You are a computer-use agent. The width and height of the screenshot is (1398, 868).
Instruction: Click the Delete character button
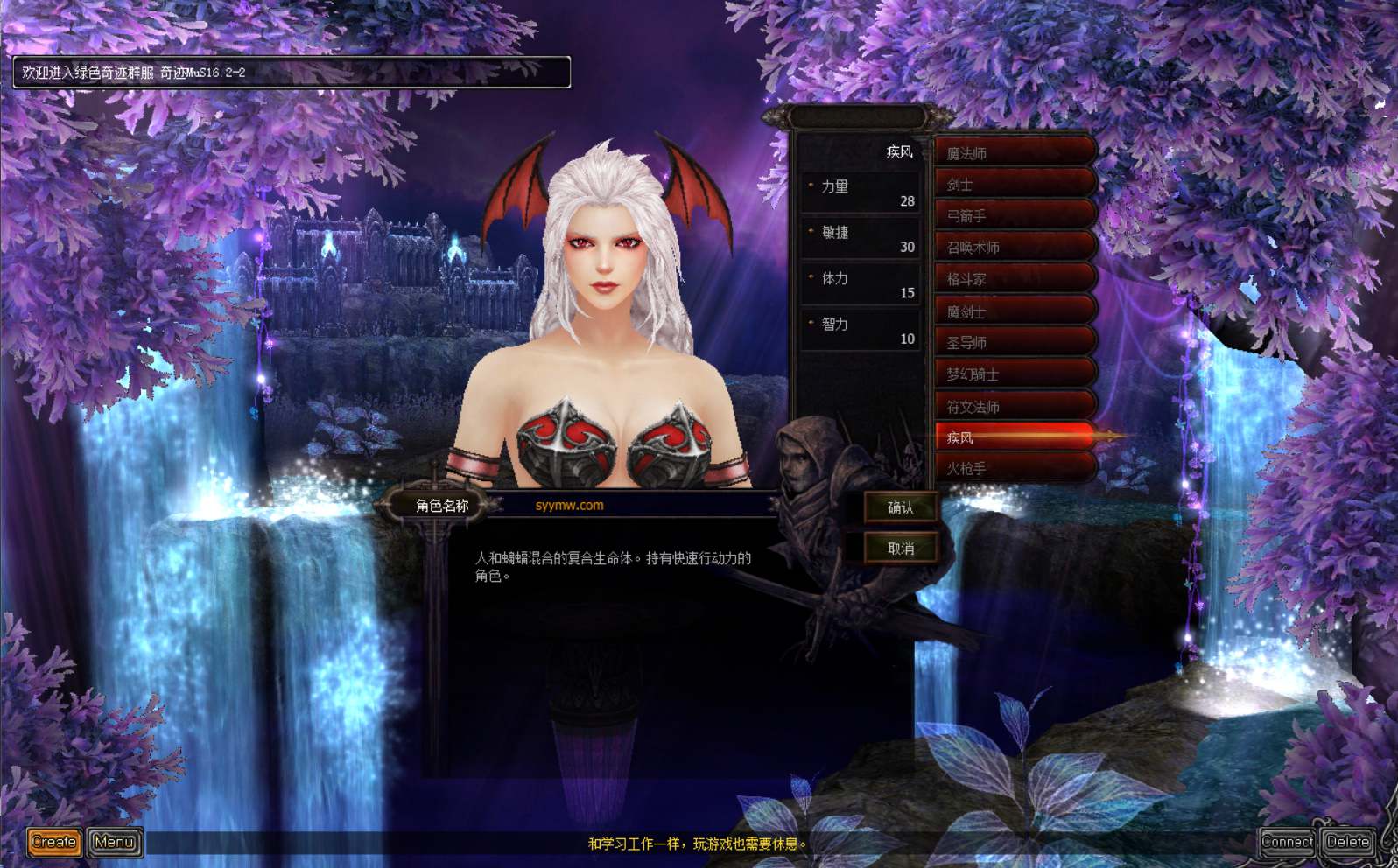[1347, 842]
